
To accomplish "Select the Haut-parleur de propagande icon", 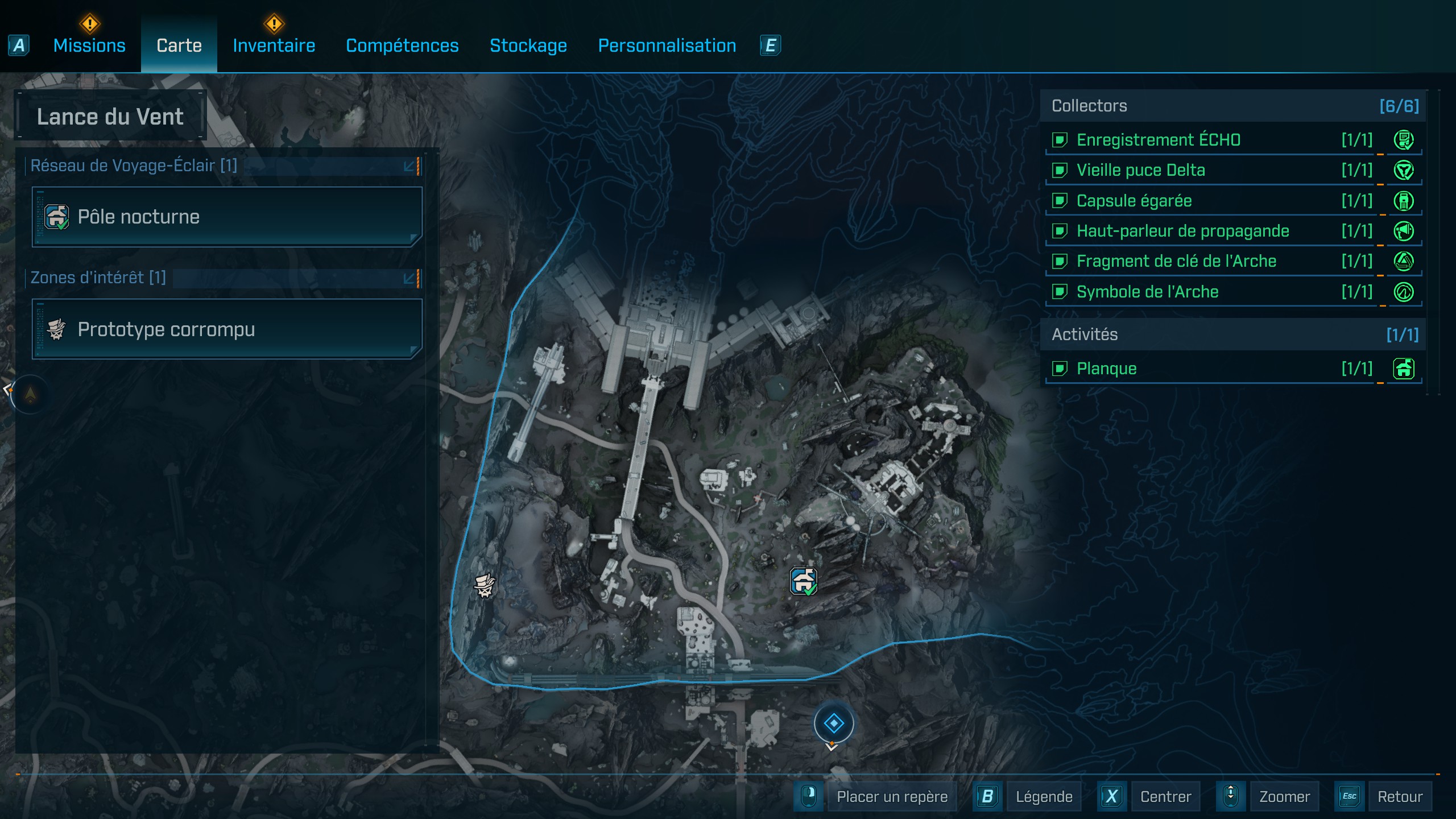I will (x=1404, y=231).
